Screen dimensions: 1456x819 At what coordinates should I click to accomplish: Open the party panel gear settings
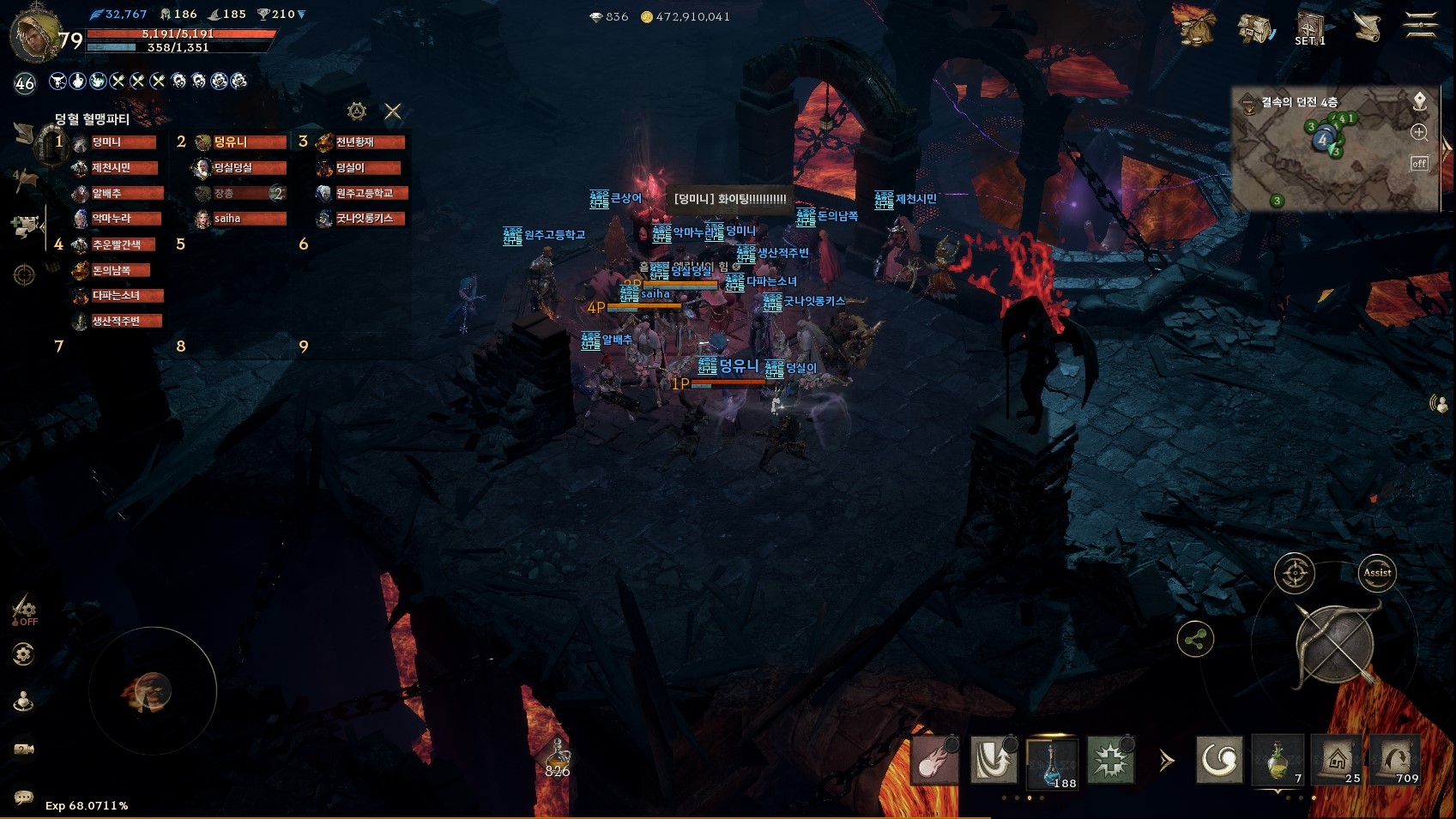[357, 111]
